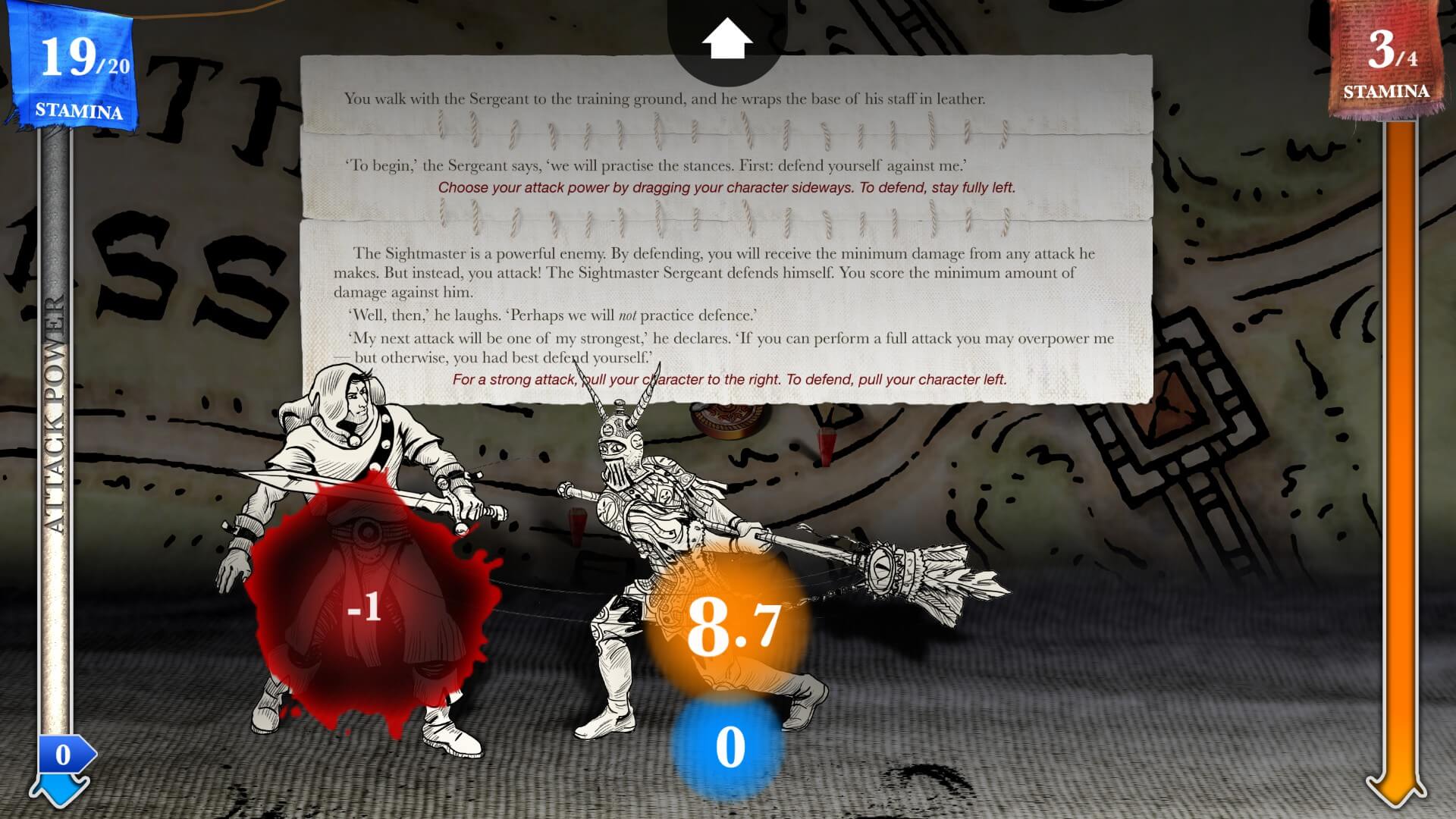This screenshot has width=1456, height=819.
Task: Select the red -1 damage splatter
Action: coord(364,607)
